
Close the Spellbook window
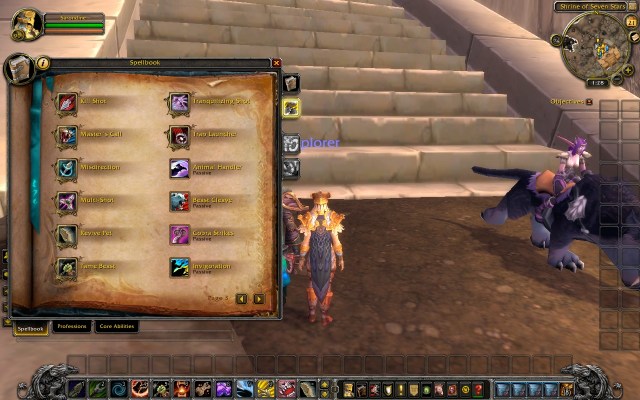277,63
